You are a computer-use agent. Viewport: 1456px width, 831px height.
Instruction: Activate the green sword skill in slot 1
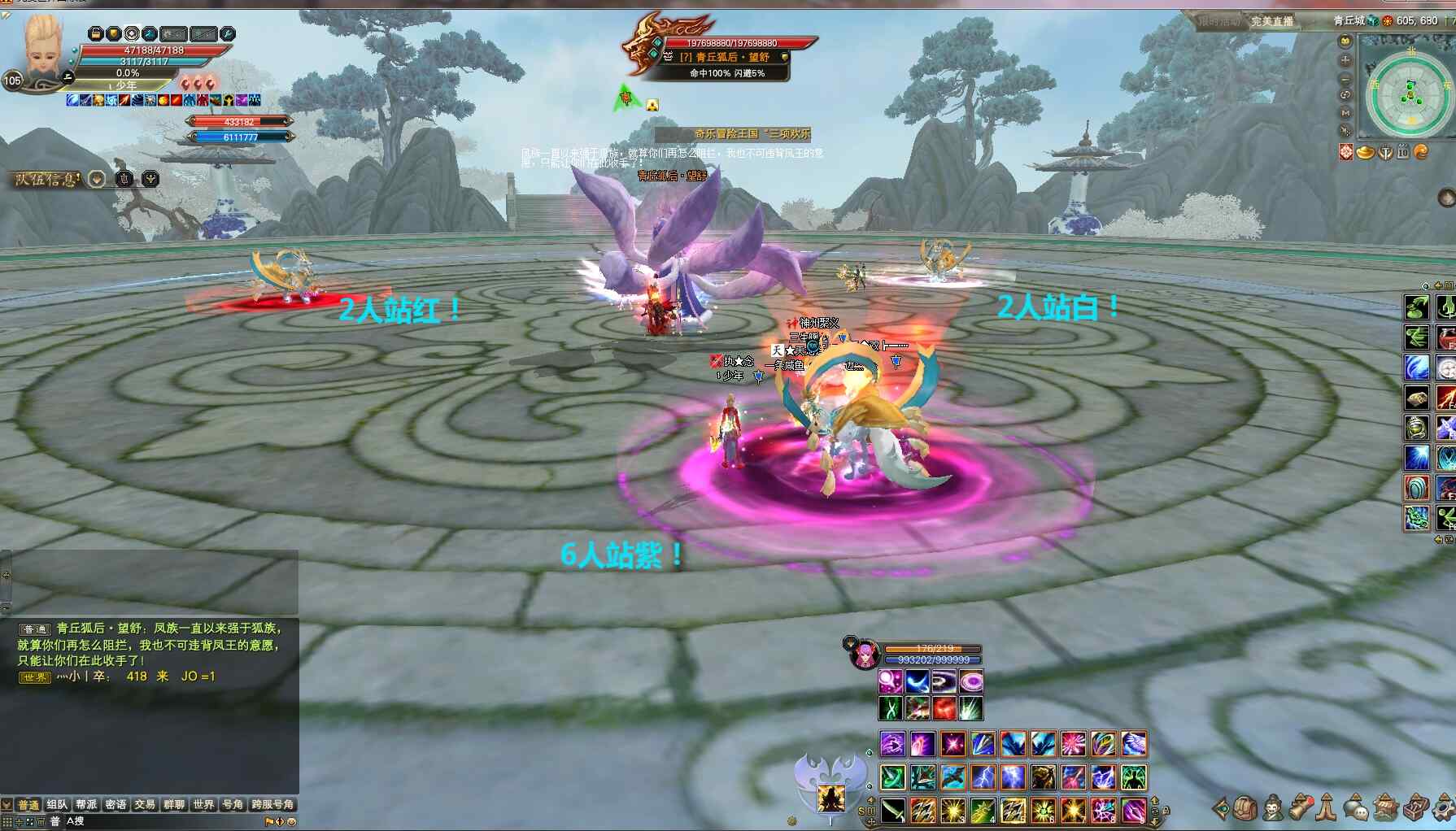coord(893,810)
